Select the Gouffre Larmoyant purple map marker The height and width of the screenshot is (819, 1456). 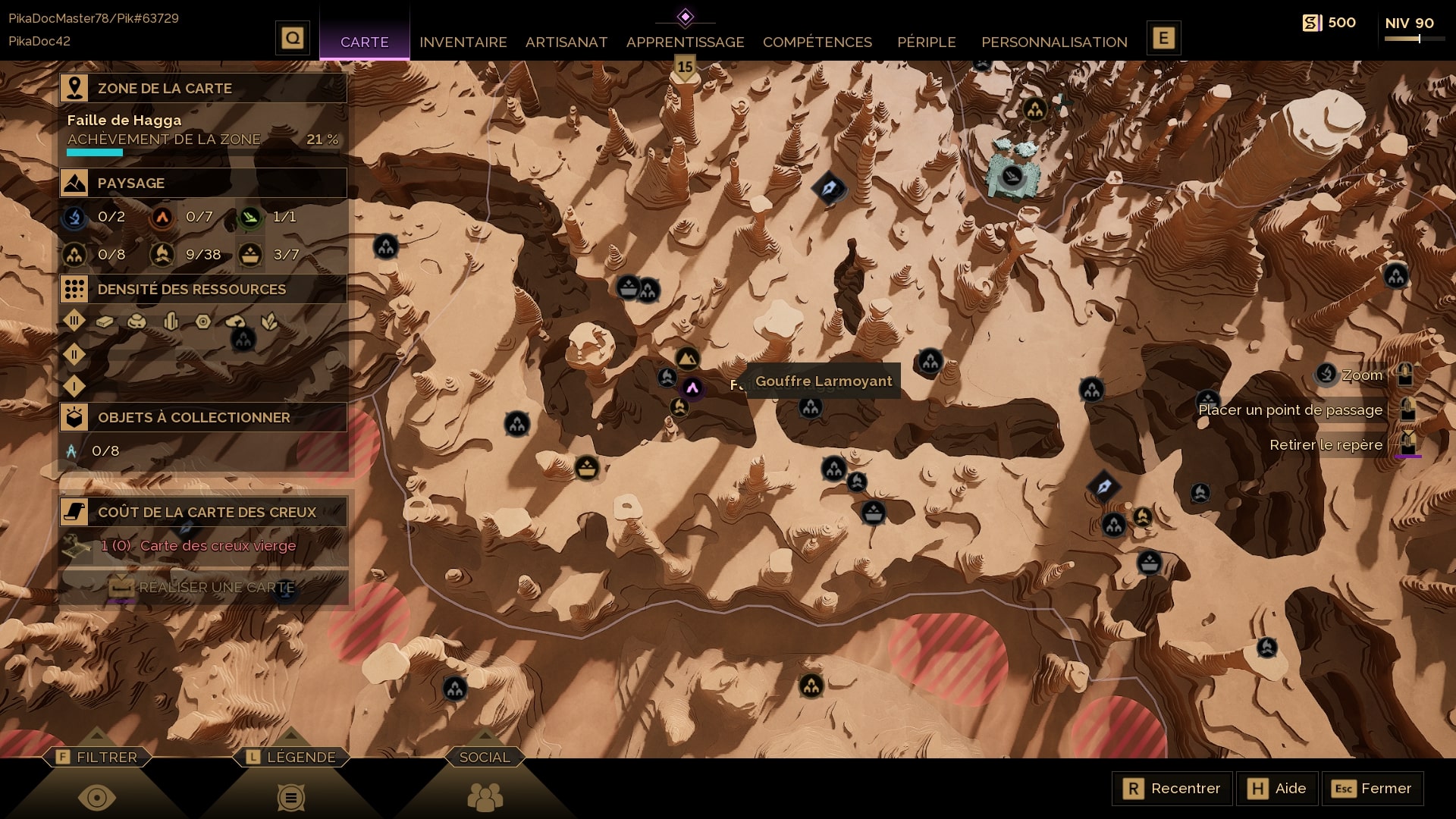coord(692,388)
